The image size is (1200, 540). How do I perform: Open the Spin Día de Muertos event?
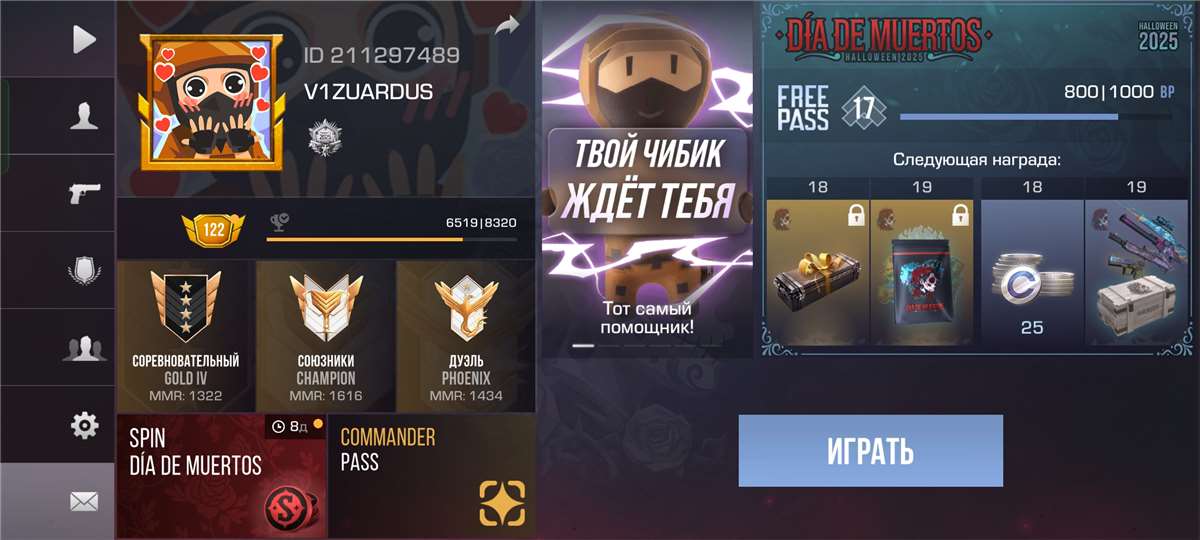pos(221,476)
